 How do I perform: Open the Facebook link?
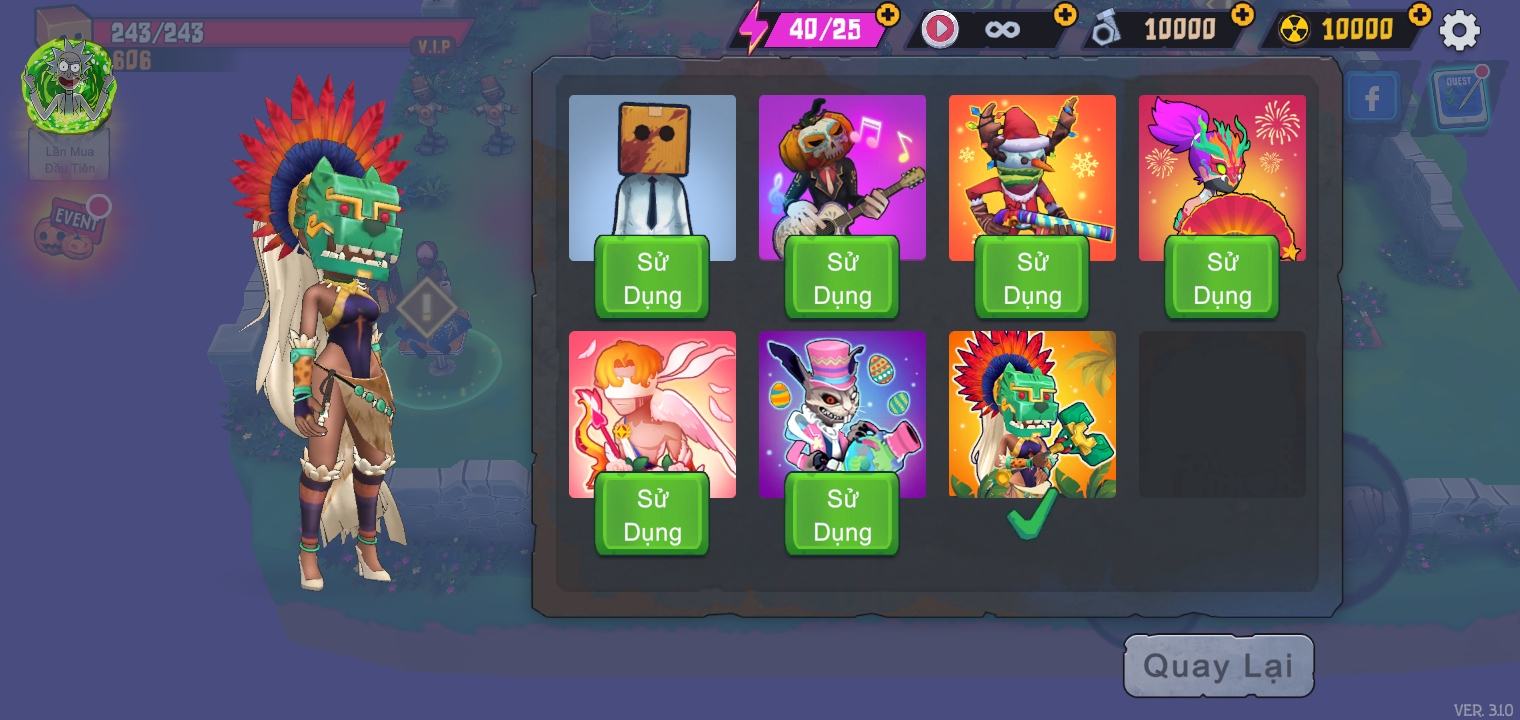tap(1371, 98)
